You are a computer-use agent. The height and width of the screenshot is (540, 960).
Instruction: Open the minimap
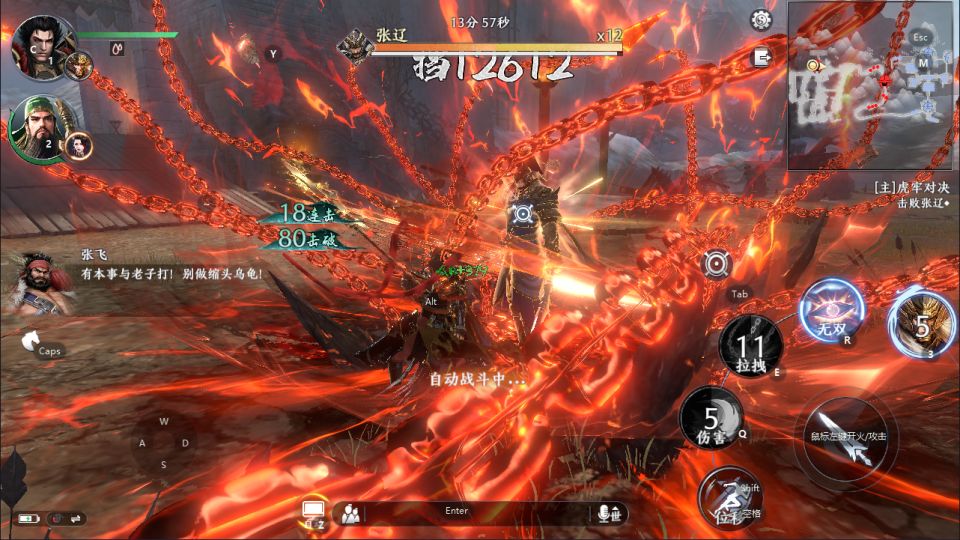click(870, 85)
